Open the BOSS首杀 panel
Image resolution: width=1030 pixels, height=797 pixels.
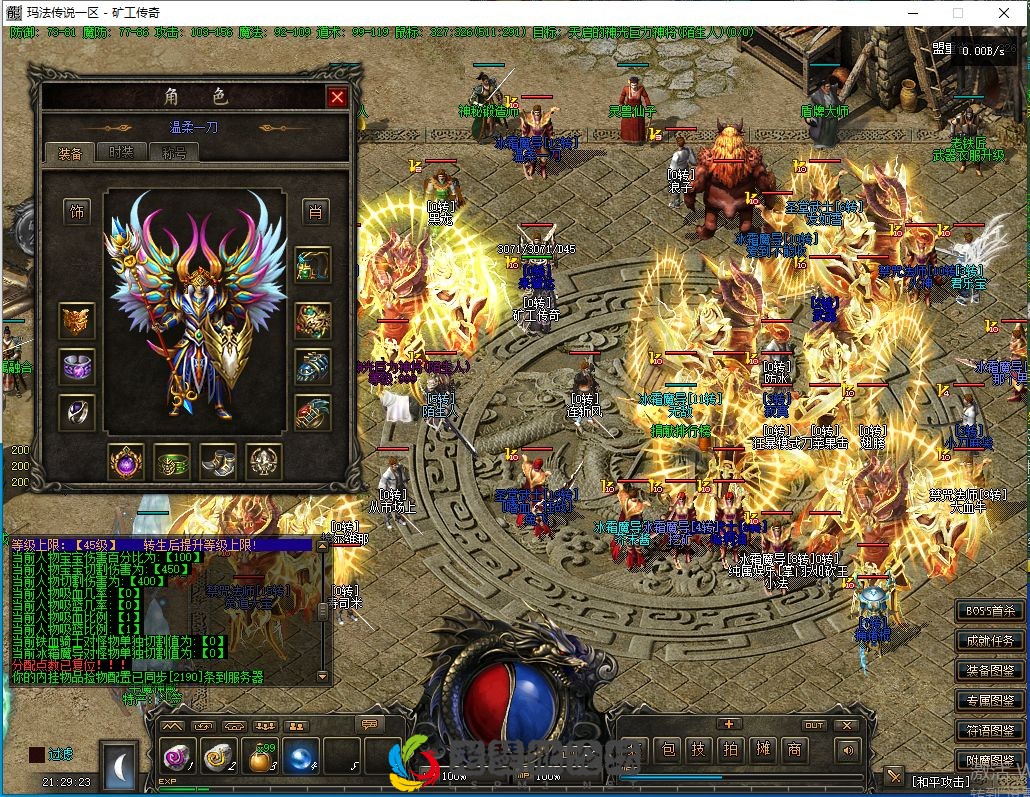989,610
